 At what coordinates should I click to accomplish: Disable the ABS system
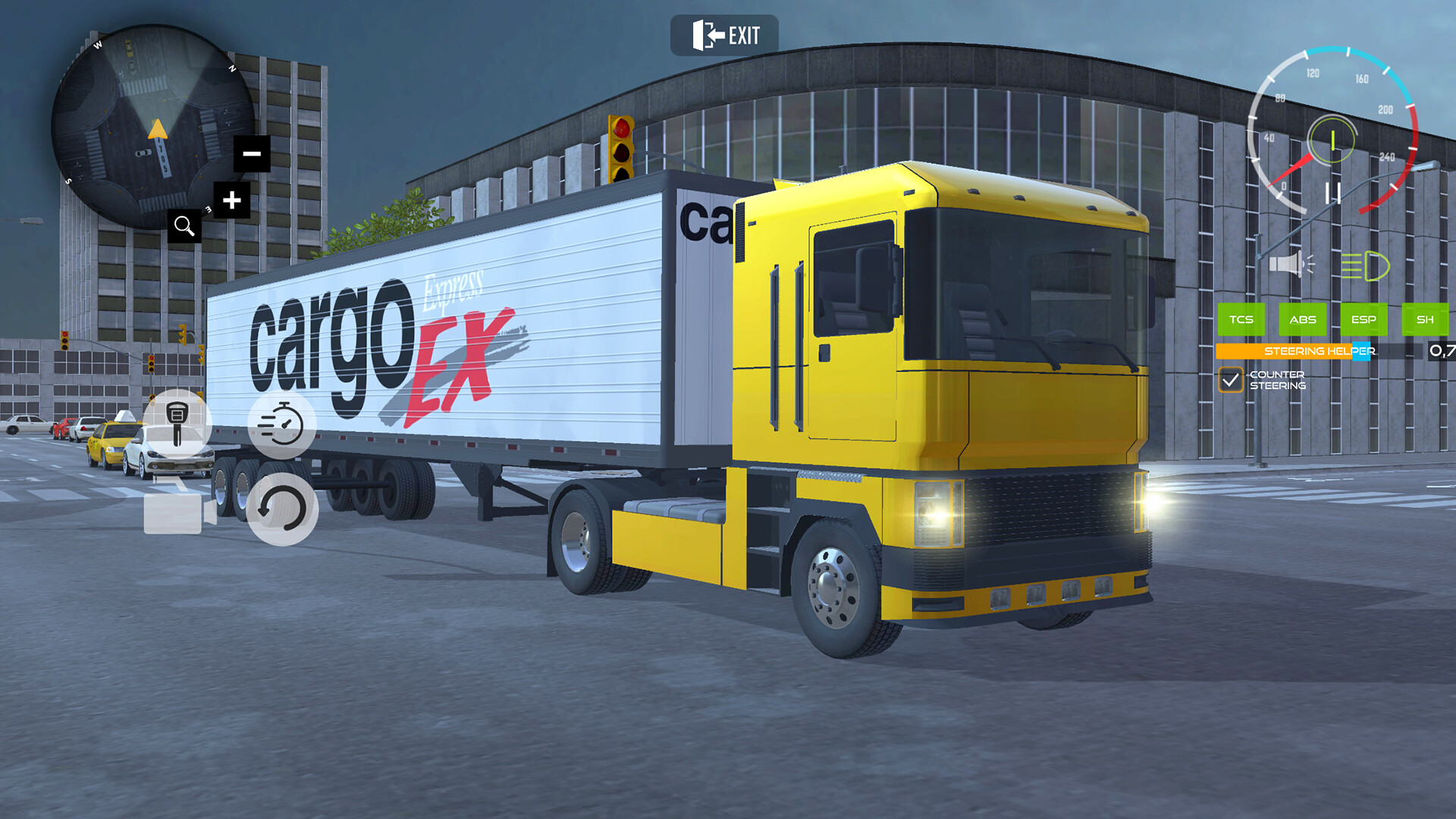click(1303, 320)
